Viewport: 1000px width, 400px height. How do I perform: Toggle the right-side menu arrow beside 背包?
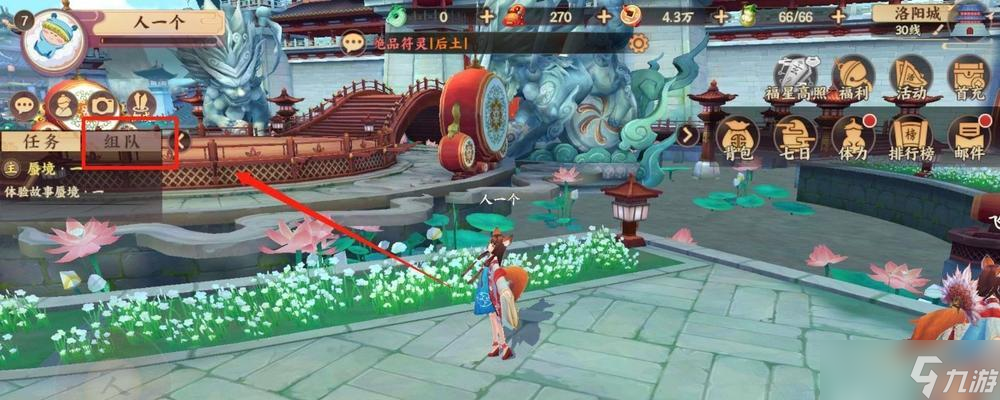click(688, 134)
